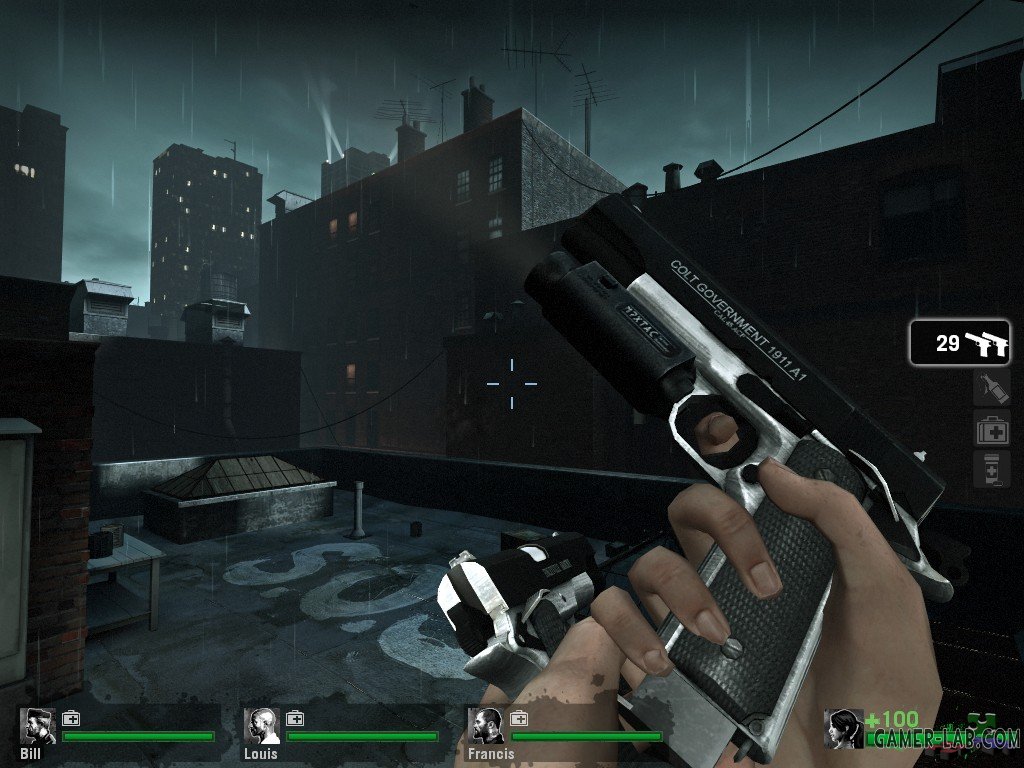
Task: Select the molotov cocktail slot
Action: (991, 391)
